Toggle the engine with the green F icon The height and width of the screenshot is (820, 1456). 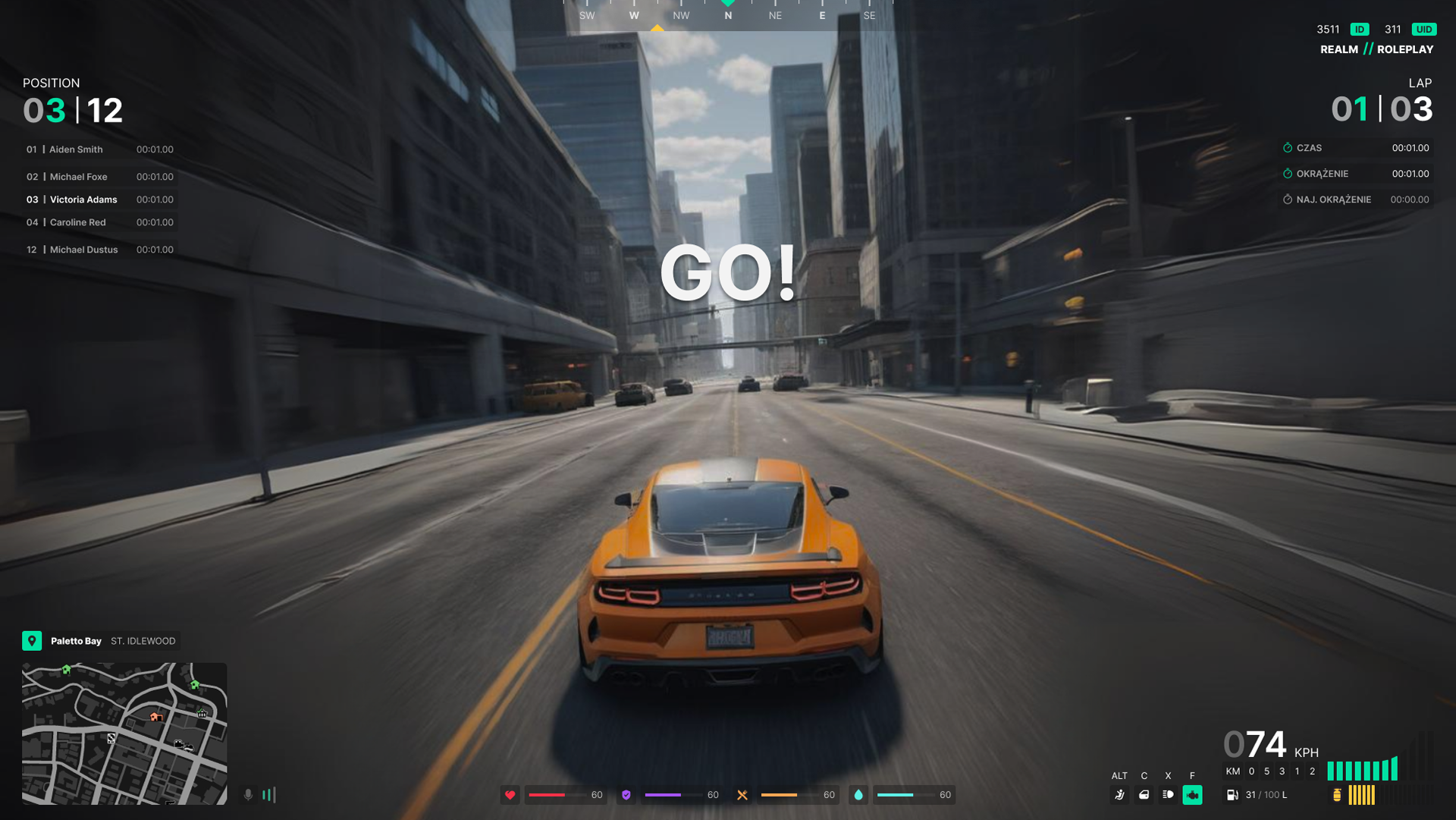coord(1193,795)
